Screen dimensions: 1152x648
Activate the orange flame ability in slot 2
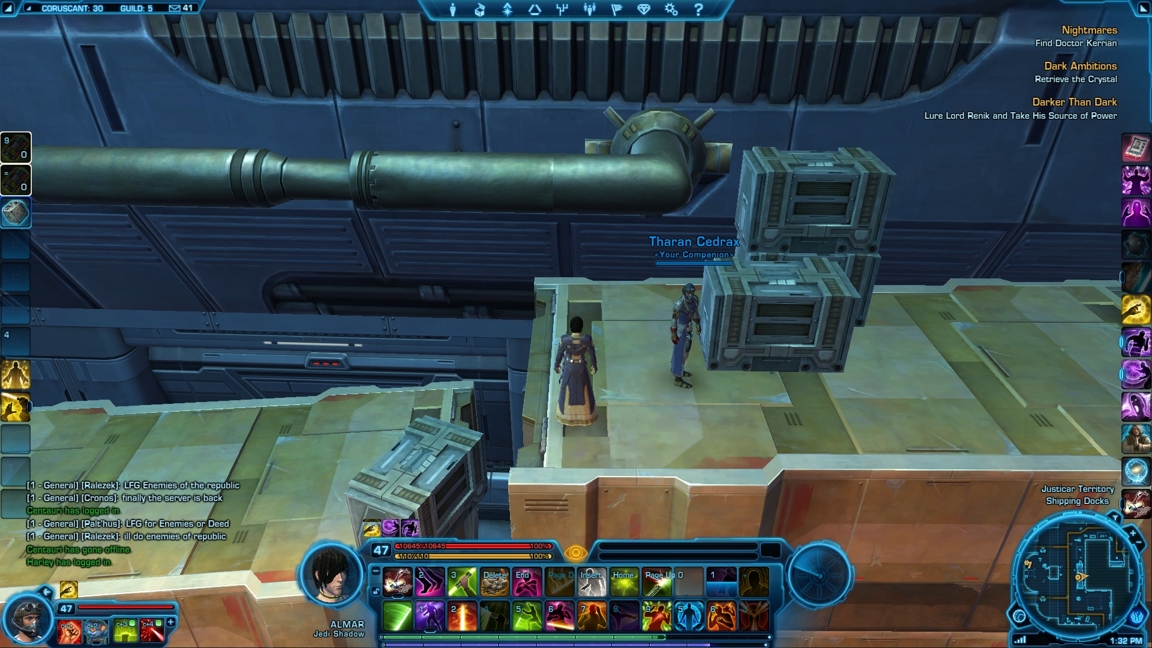(462, 616)
